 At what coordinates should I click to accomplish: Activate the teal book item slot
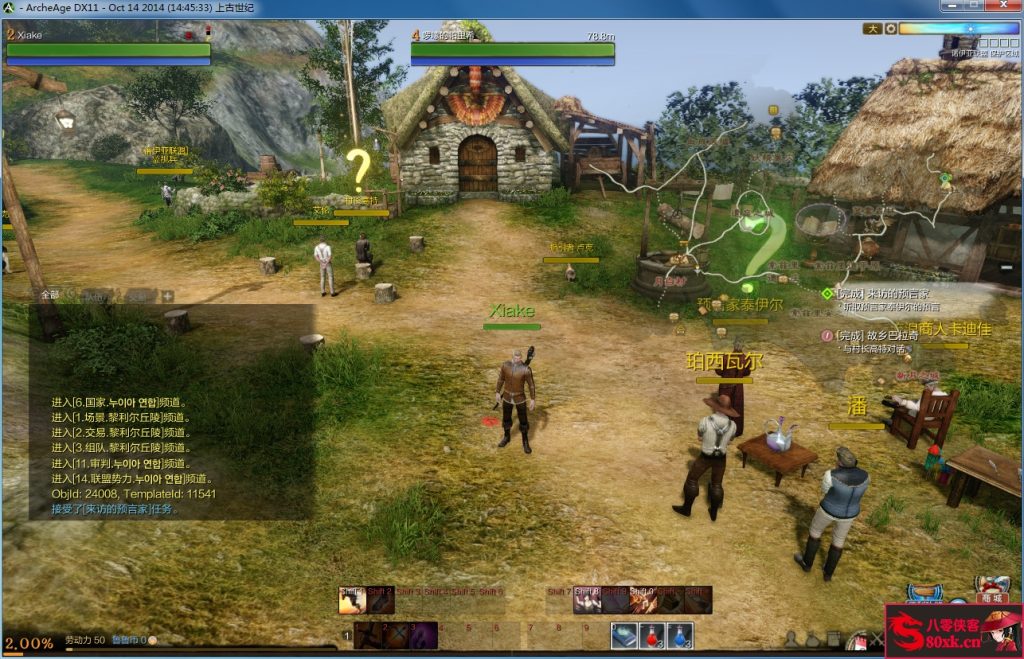(625, 636)
